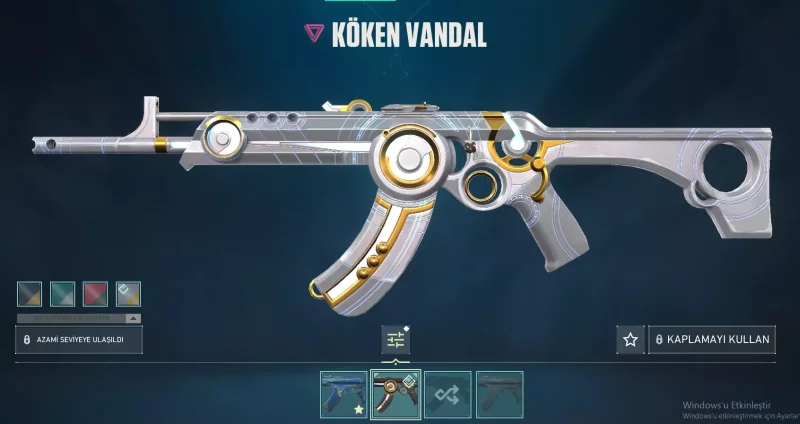
Task: Click the Azami Seviyeye Ulaşıldı button
Action: 79,340
